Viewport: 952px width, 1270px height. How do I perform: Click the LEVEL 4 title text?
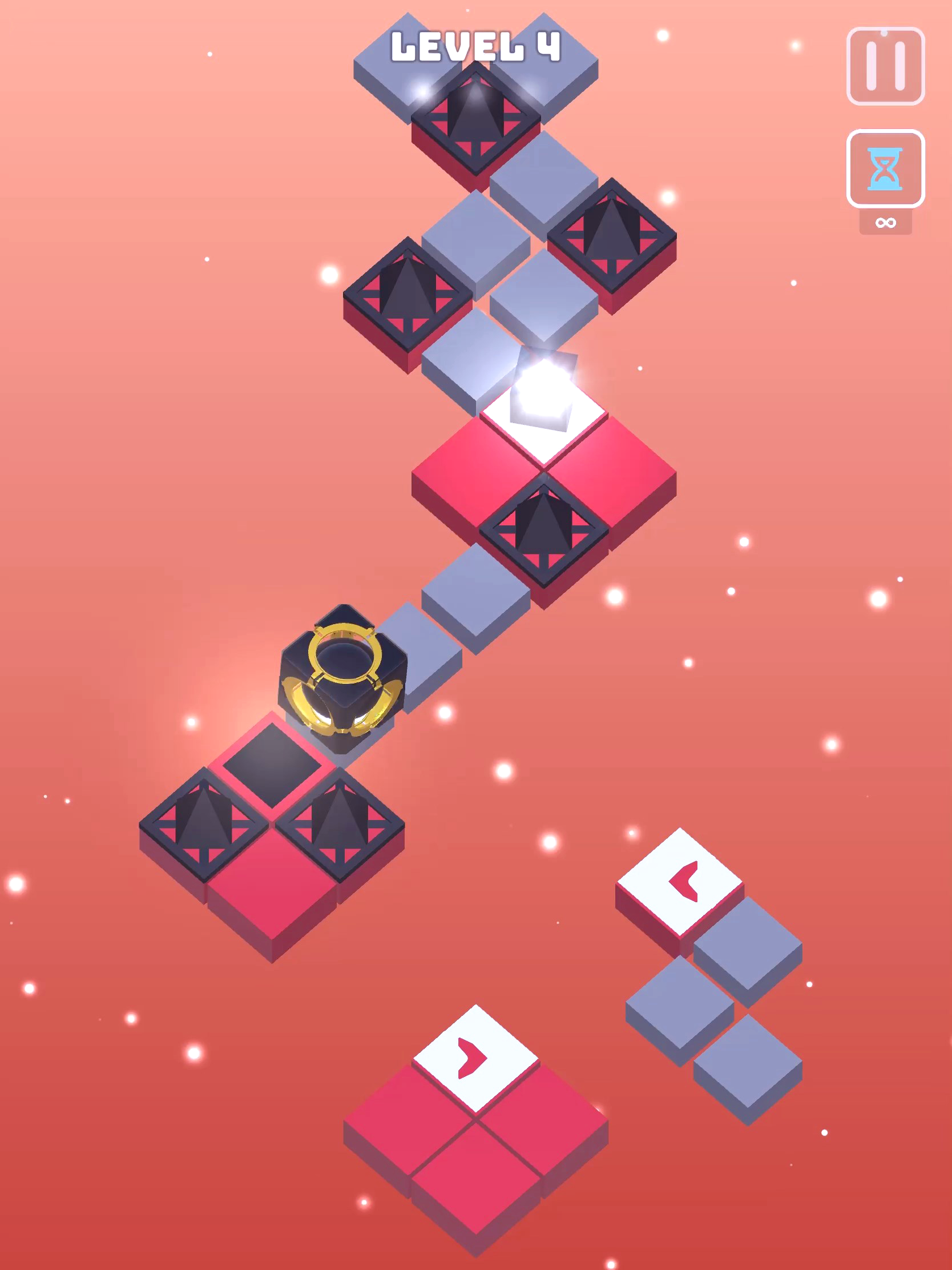[x=477, y=46]
